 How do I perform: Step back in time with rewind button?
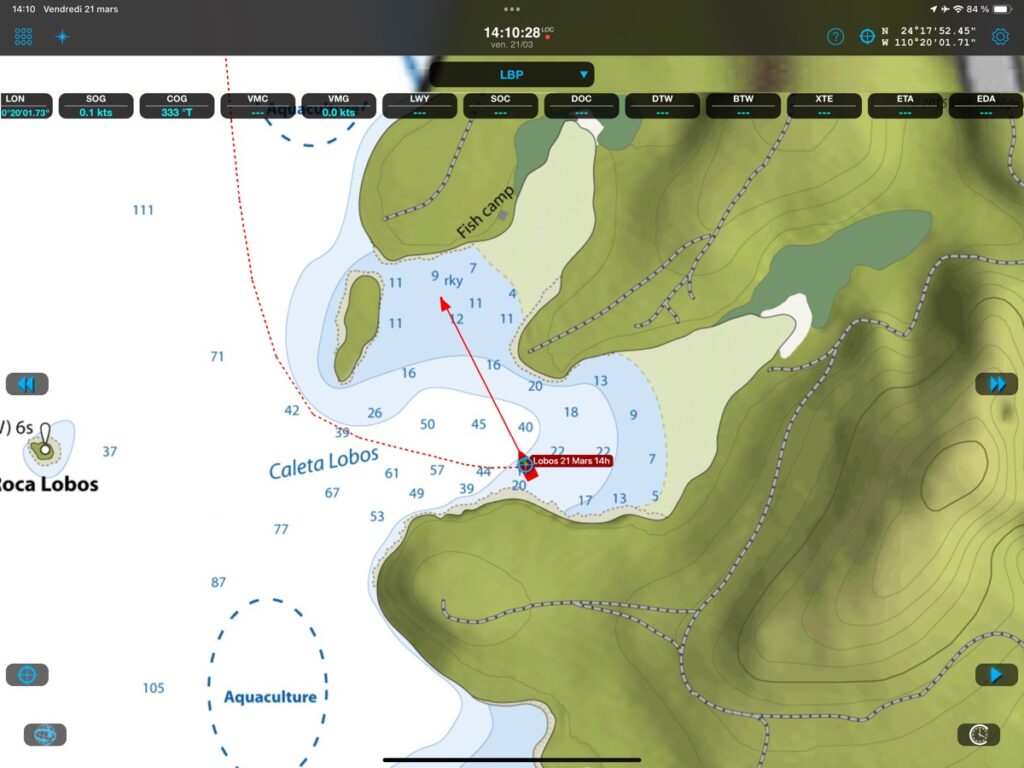point(27,384)
